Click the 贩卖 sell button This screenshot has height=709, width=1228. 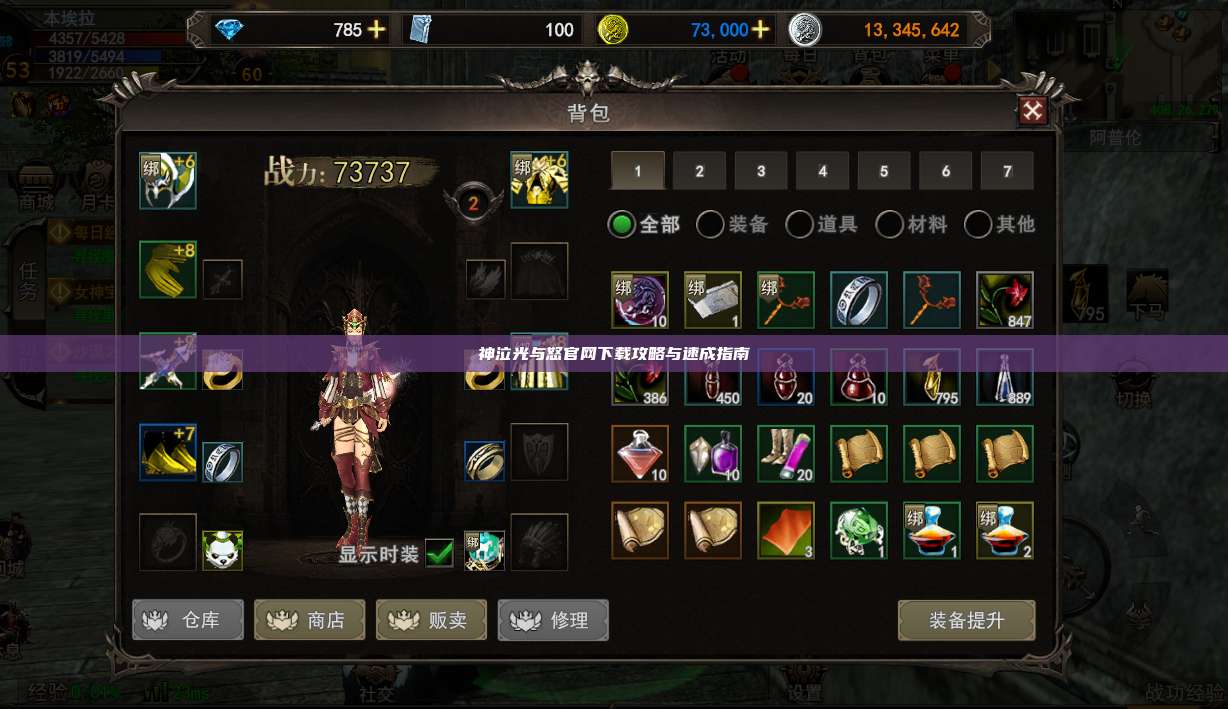coord(432,620)
